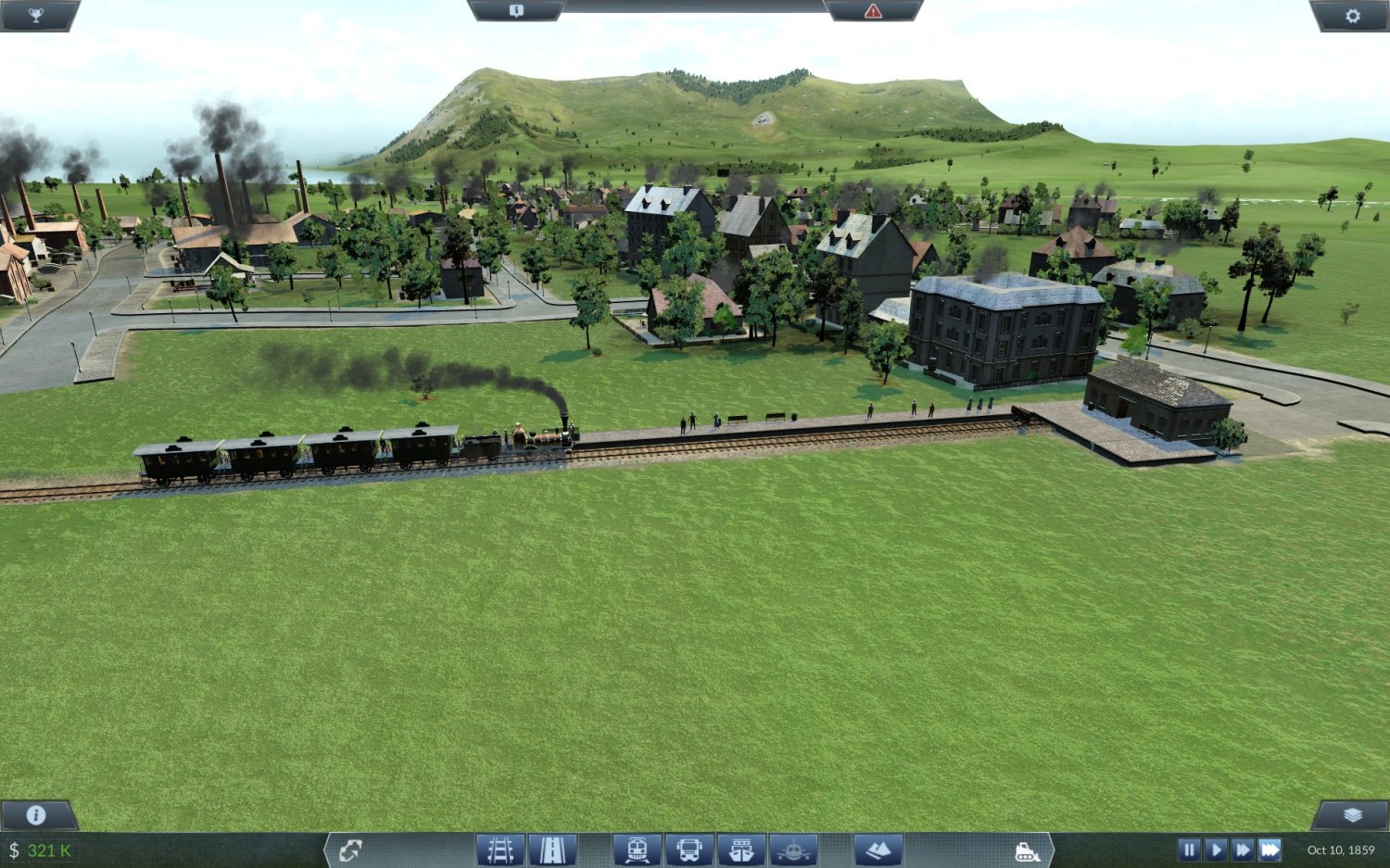Image resolution: width=1390 pixels, height=868 pixels.
Task: Activate the bulldozer demolish tool
Action: [1027, 850]
